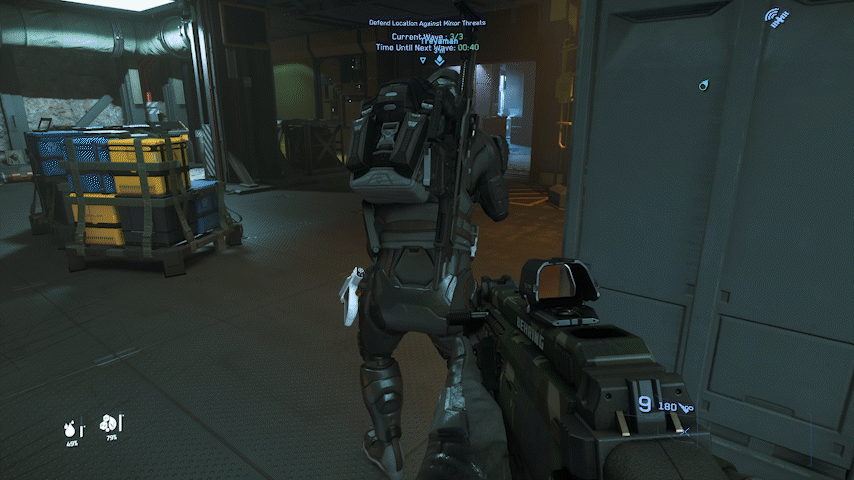This screenshot has width=854, height=480.
Task: Click the Defend Location objective tracker
Action: (x=435, y=22)
